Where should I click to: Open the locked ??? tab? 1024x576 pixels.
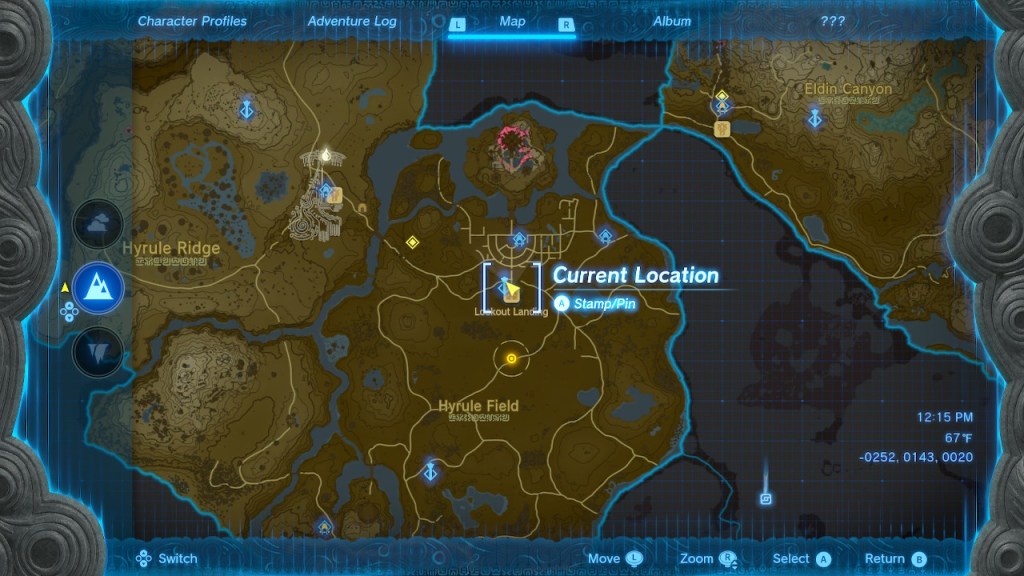click(832, 21)
